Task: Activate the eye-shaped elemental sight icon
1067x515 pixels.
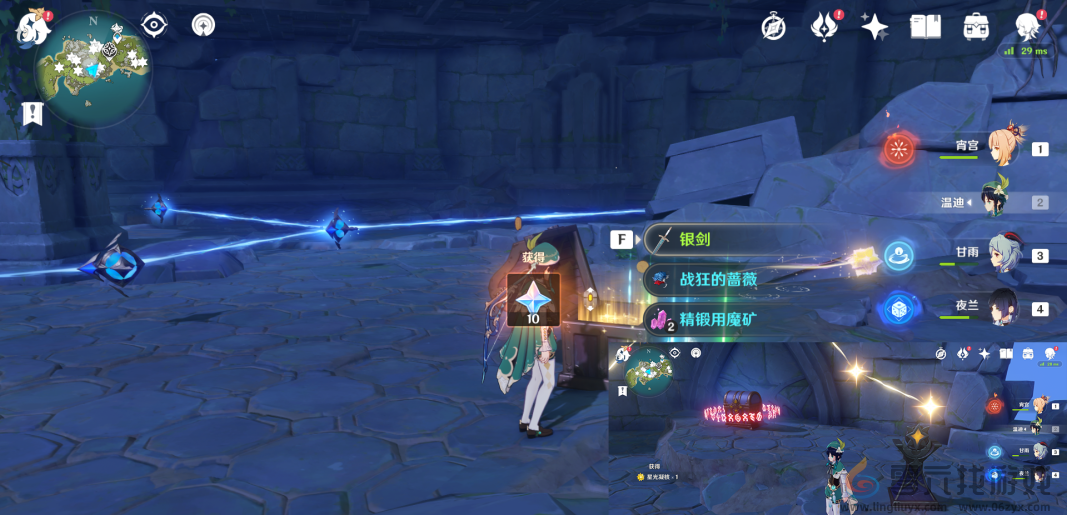Action: (155, 25)
